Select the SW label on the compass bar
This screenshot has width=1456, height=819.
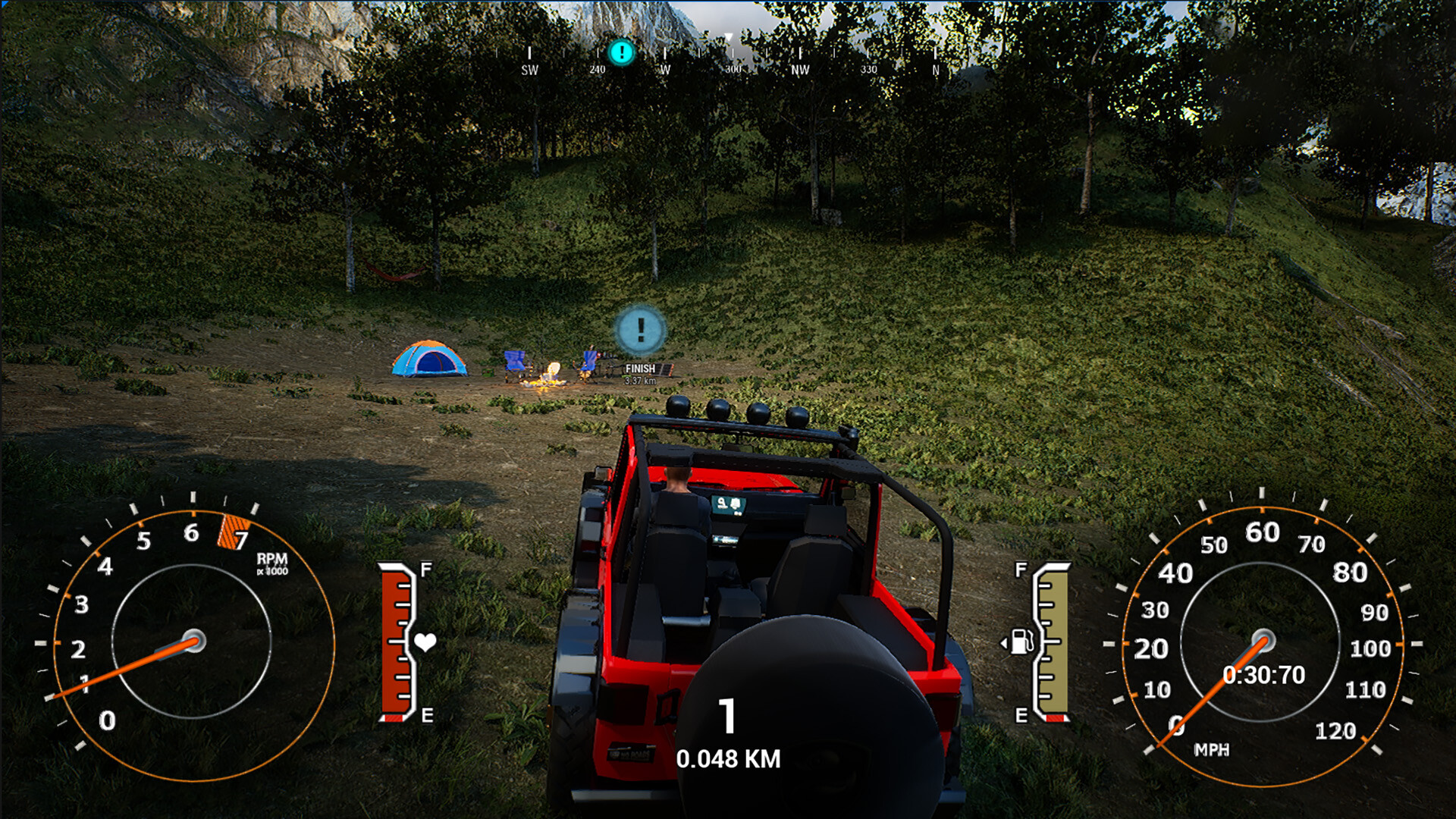[x=529, y=69]
